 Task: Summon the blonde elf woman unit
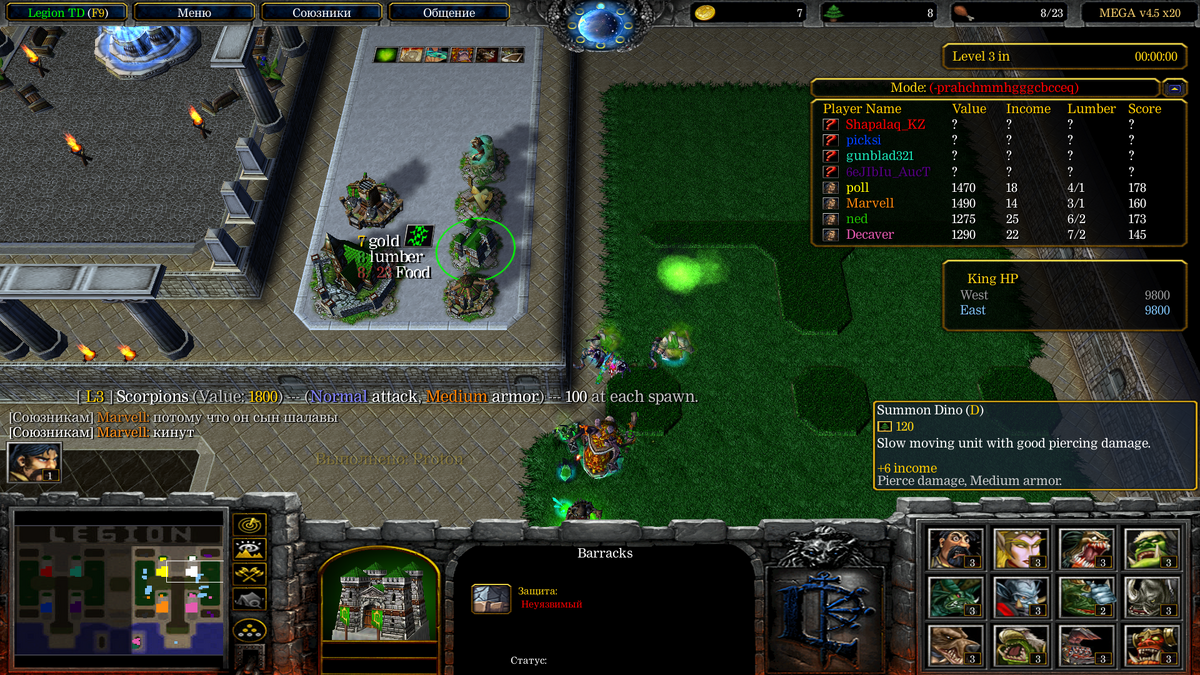pyautogui.click(x=1021, y=548)
